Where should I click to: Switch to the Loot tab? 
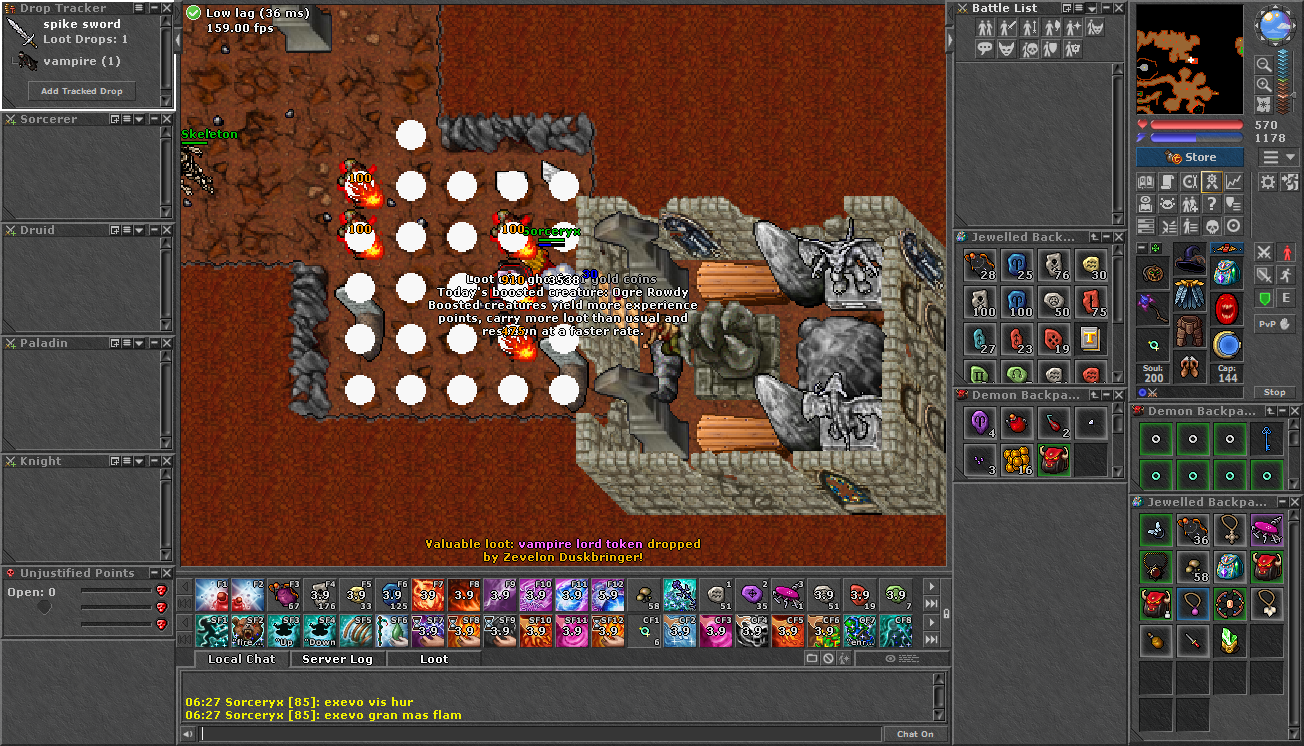click(x=434, y=659)
